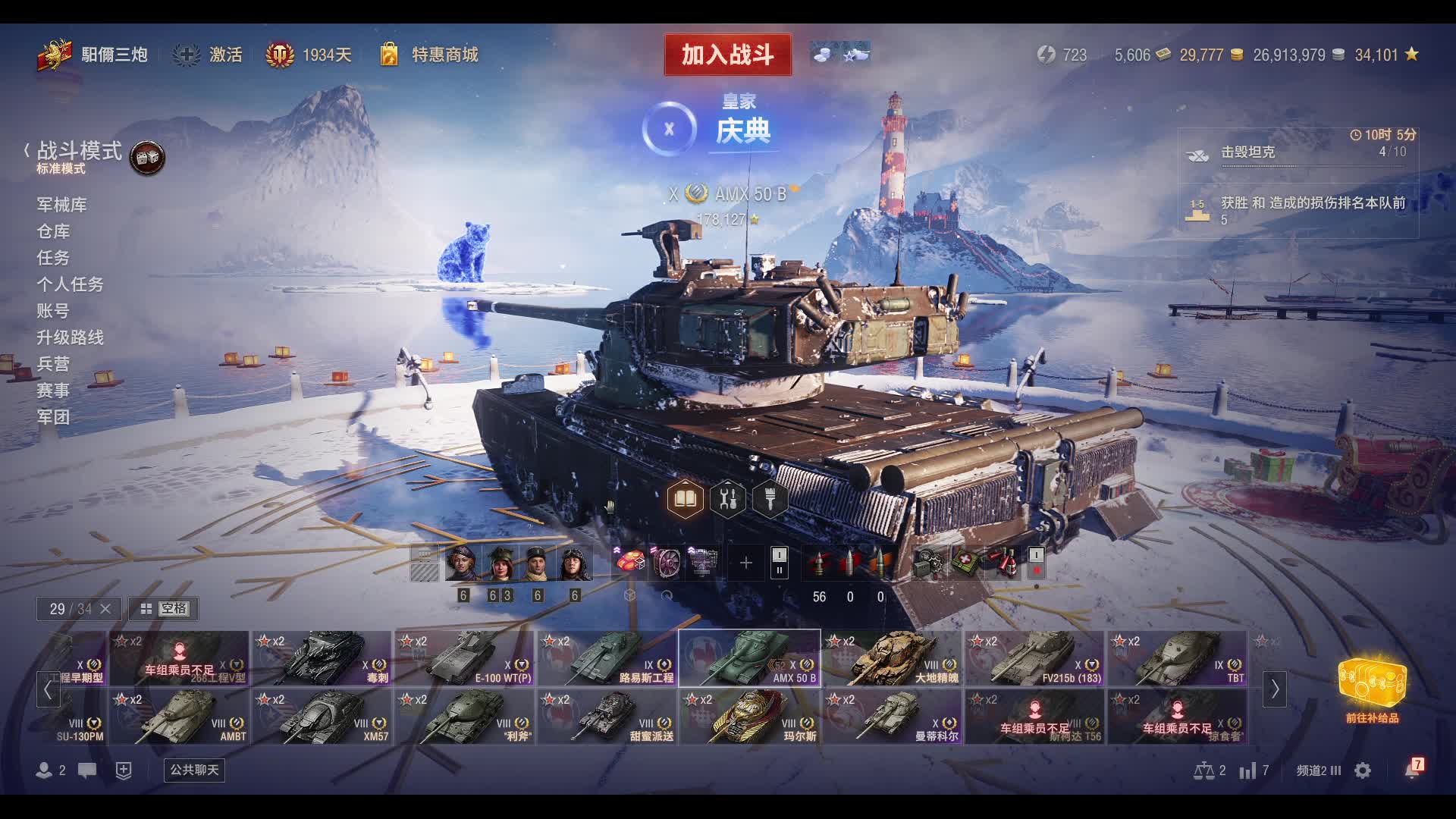Open the 仓库 depot menu
The height and width of the screenshot is (819, 1456).
53,231
